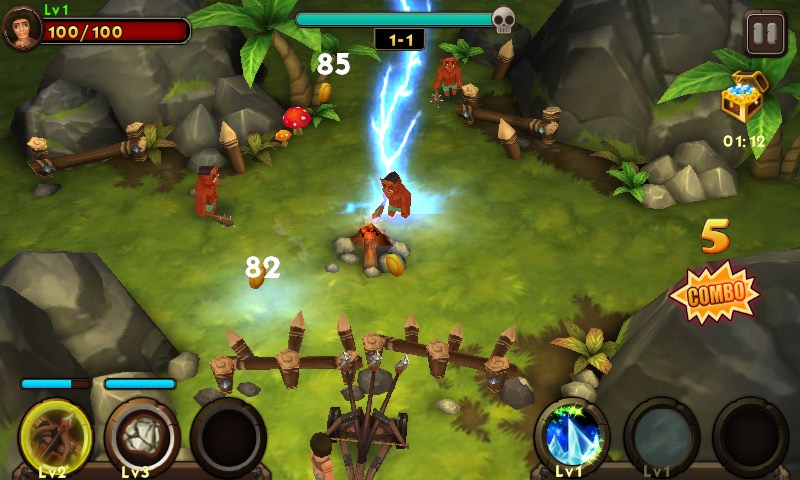Viewport: 800px width, 480px height.
Task: Pause the game
Action: [765, 33]
